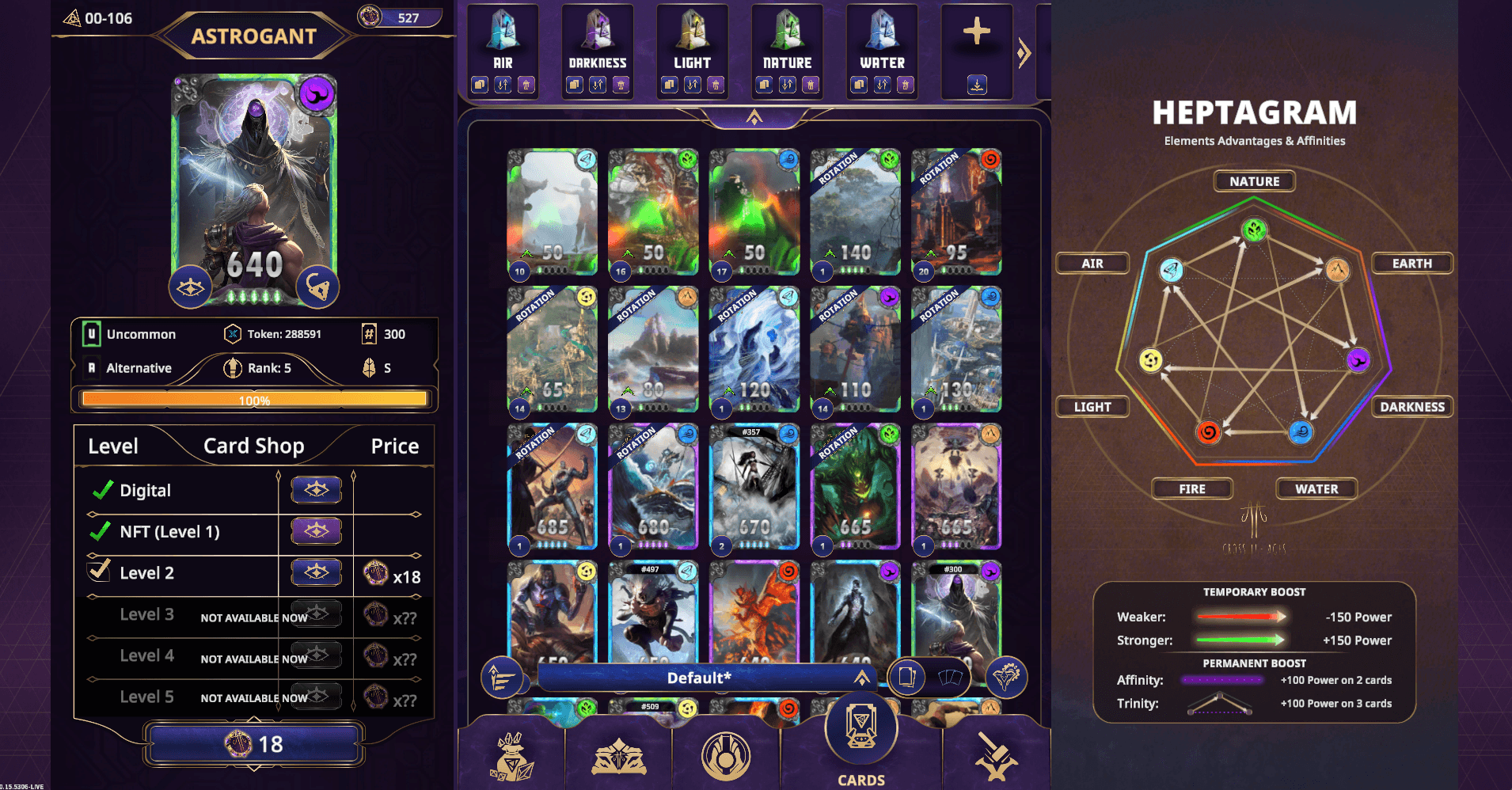Click the share icon on the ASTROGANT card

[x=319, y=285]
